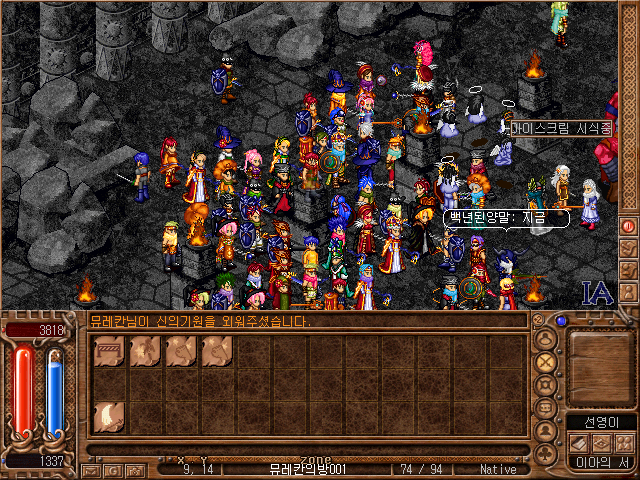640x480 pixels.
Task: Select the running figure skill scroll
Action: click(x=145, y=352)
